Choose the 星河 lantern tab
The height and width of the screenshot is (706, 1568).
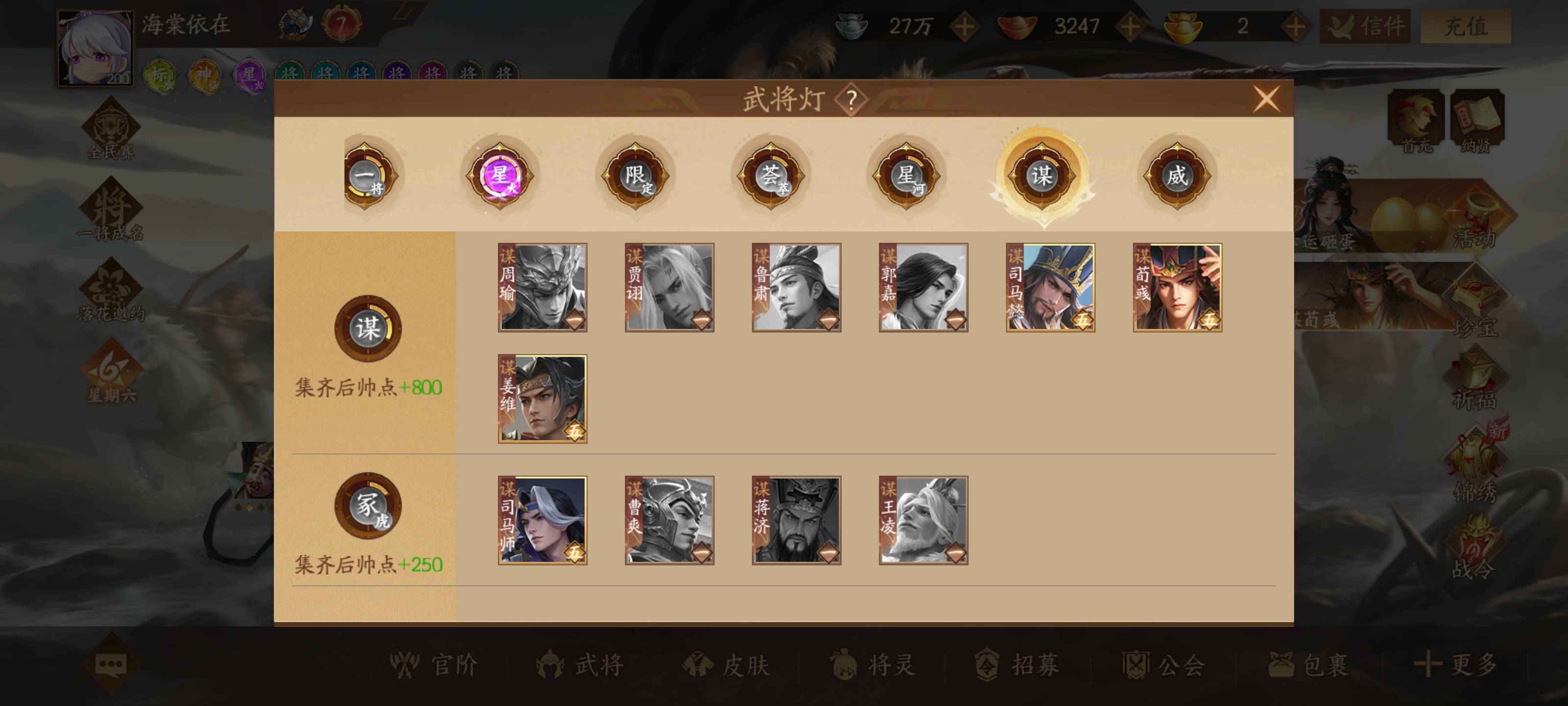click(906, 176)
